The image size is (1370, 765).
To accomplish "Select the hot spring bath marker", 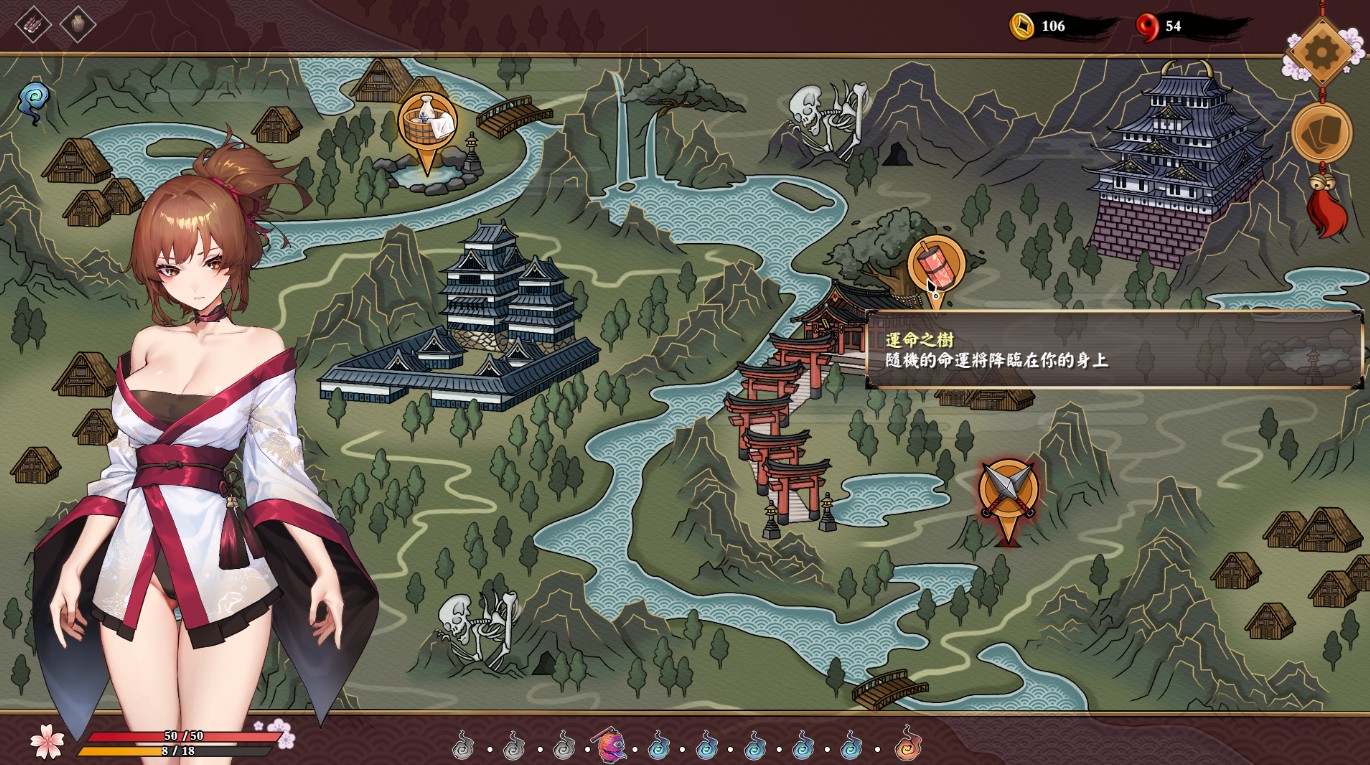I will [x=427, y=124].
